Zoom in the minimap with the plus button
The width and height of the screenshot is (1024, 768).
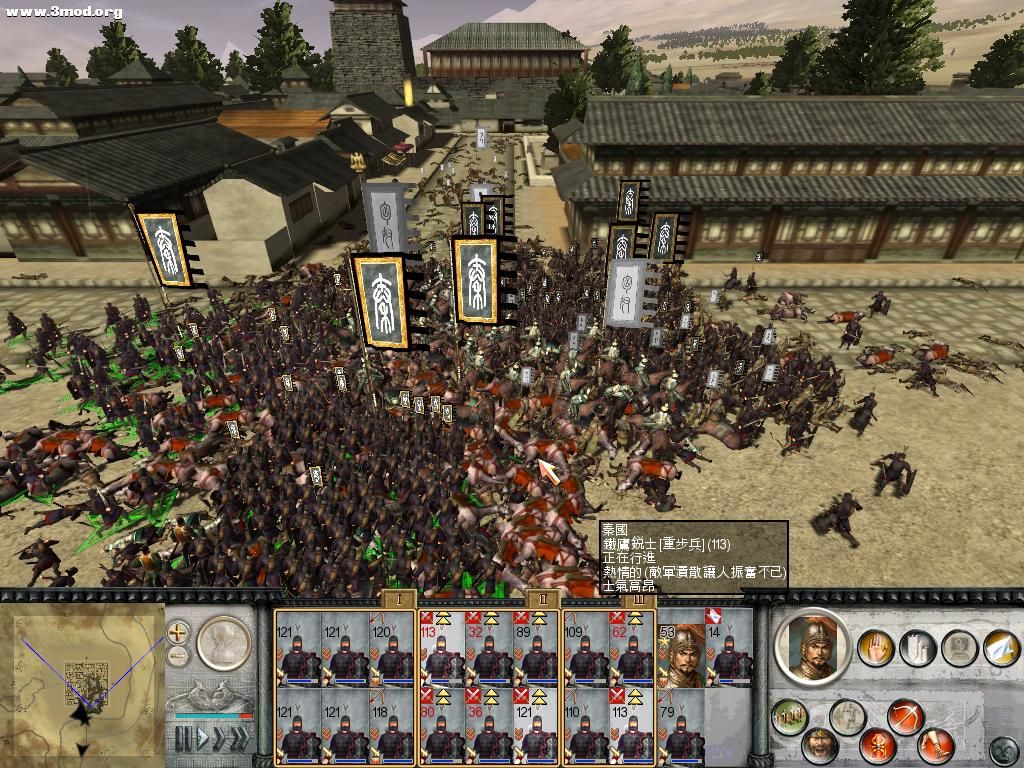[x=178, y=632]
